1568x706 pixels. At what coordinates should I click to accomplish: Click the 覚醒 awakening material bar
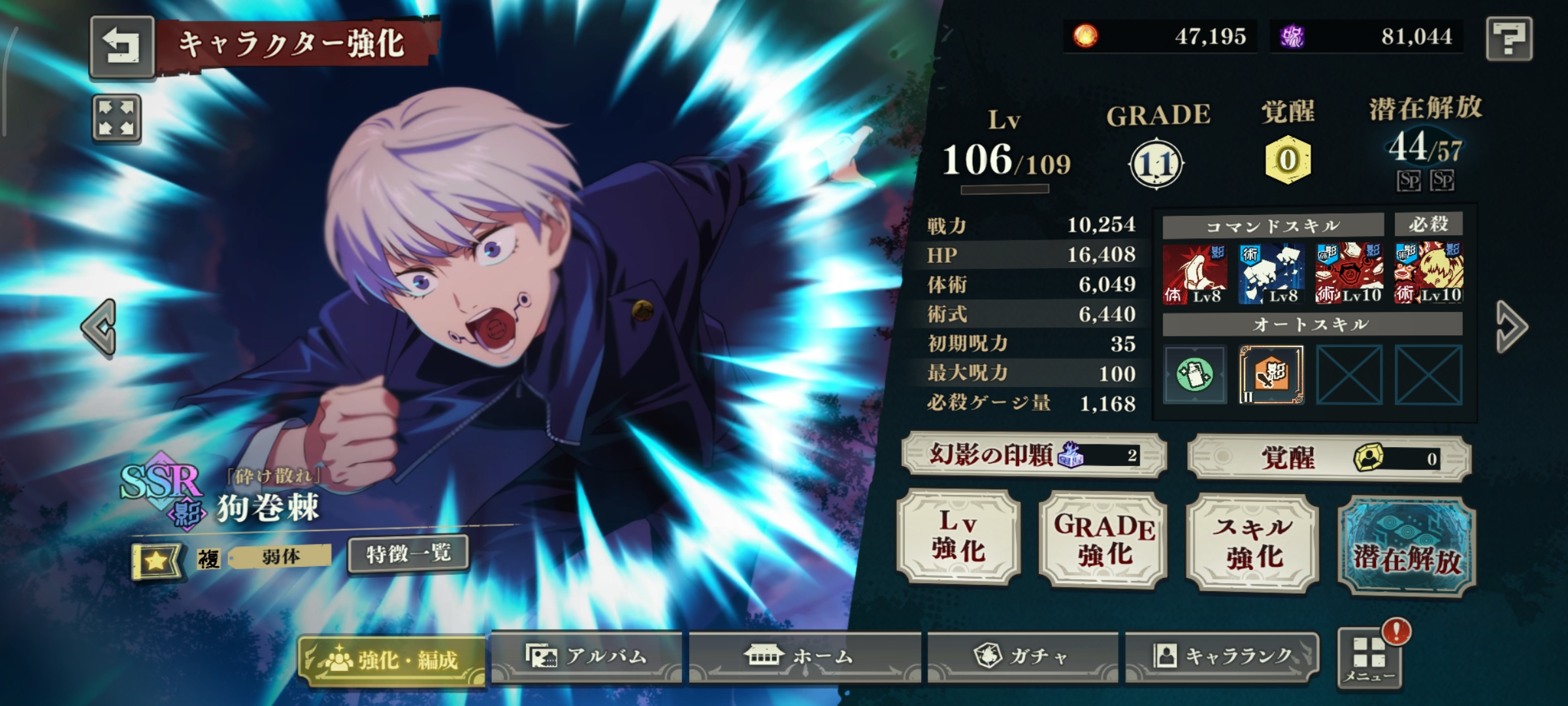point(1329,458)
